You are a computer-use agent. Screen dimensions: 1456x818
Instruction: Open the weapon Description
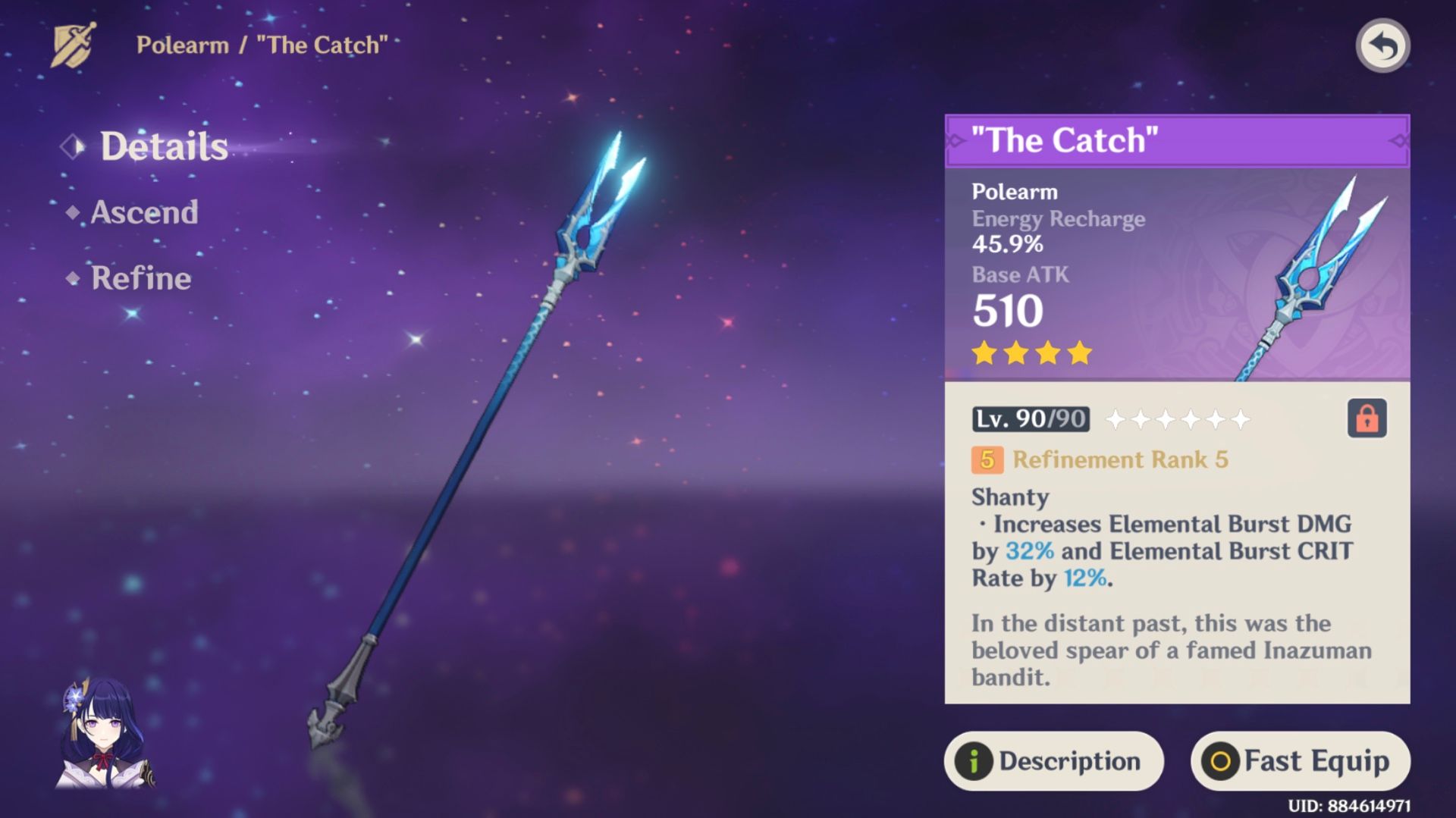pyautogui.click(x=1053, y=761)
